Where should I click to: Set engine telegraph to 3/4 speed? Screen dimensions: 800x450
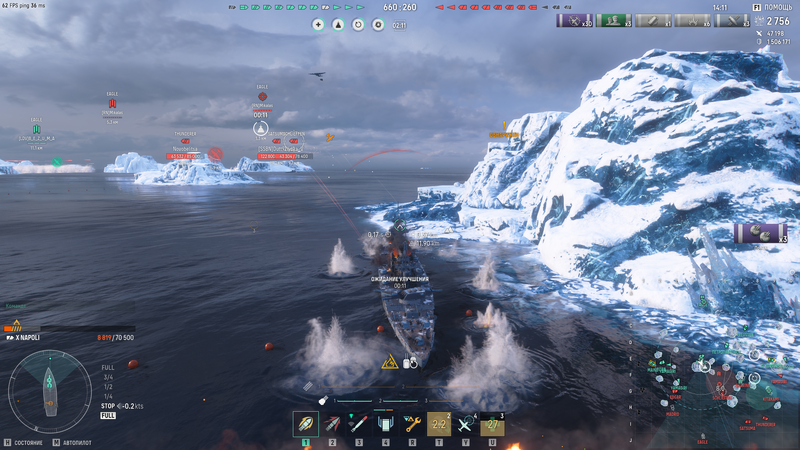click(107, 377)
